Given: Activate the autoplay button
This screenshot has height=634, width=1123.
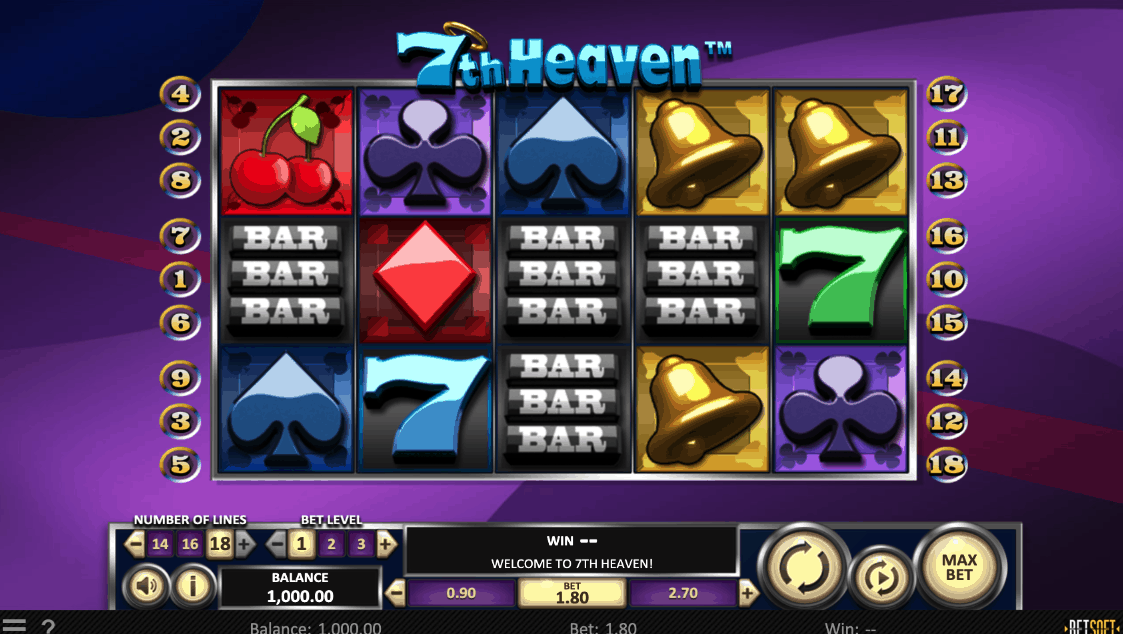Looking at the screenshot, I should (882, 578).
